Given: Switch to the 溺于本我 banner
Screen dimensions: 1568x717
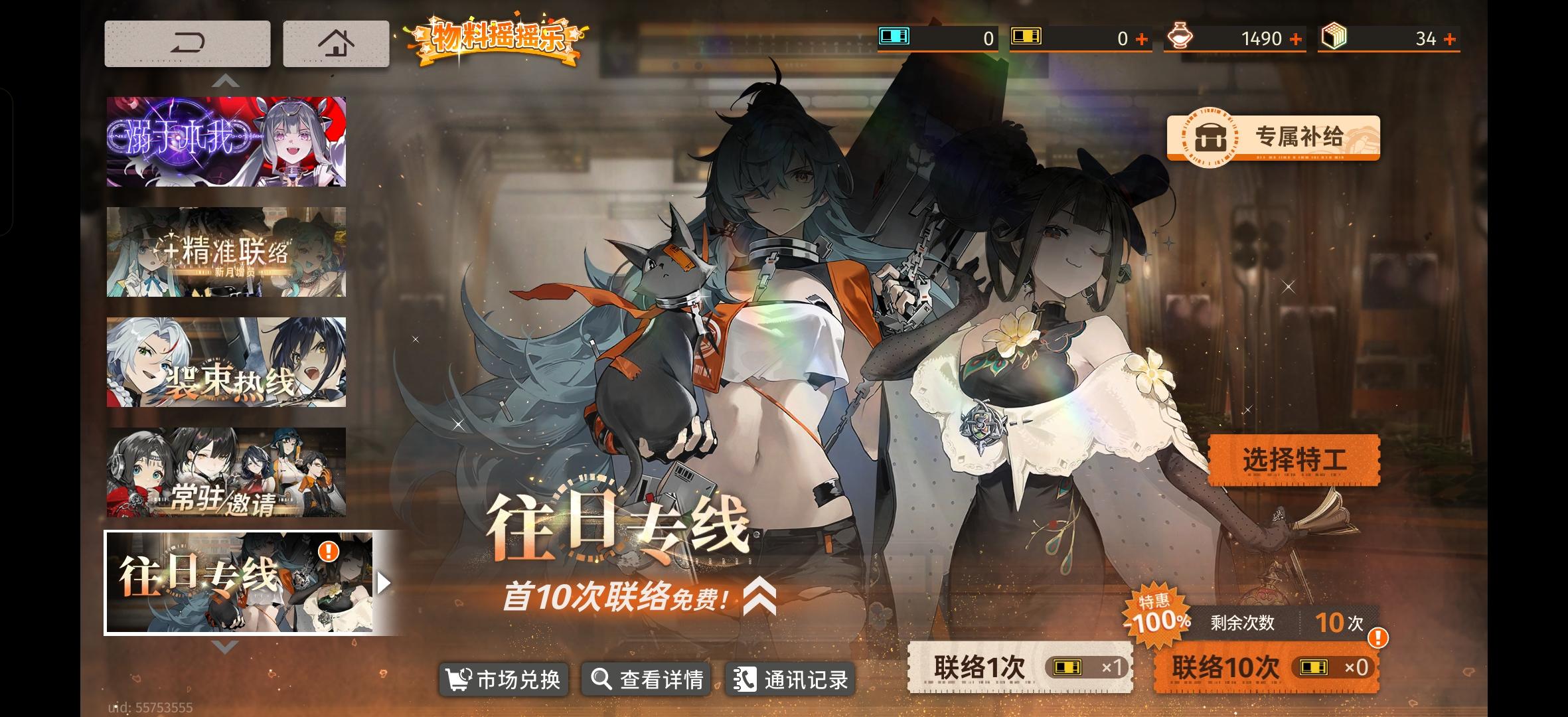Looking at the screenshot, I should pos(226,140).
